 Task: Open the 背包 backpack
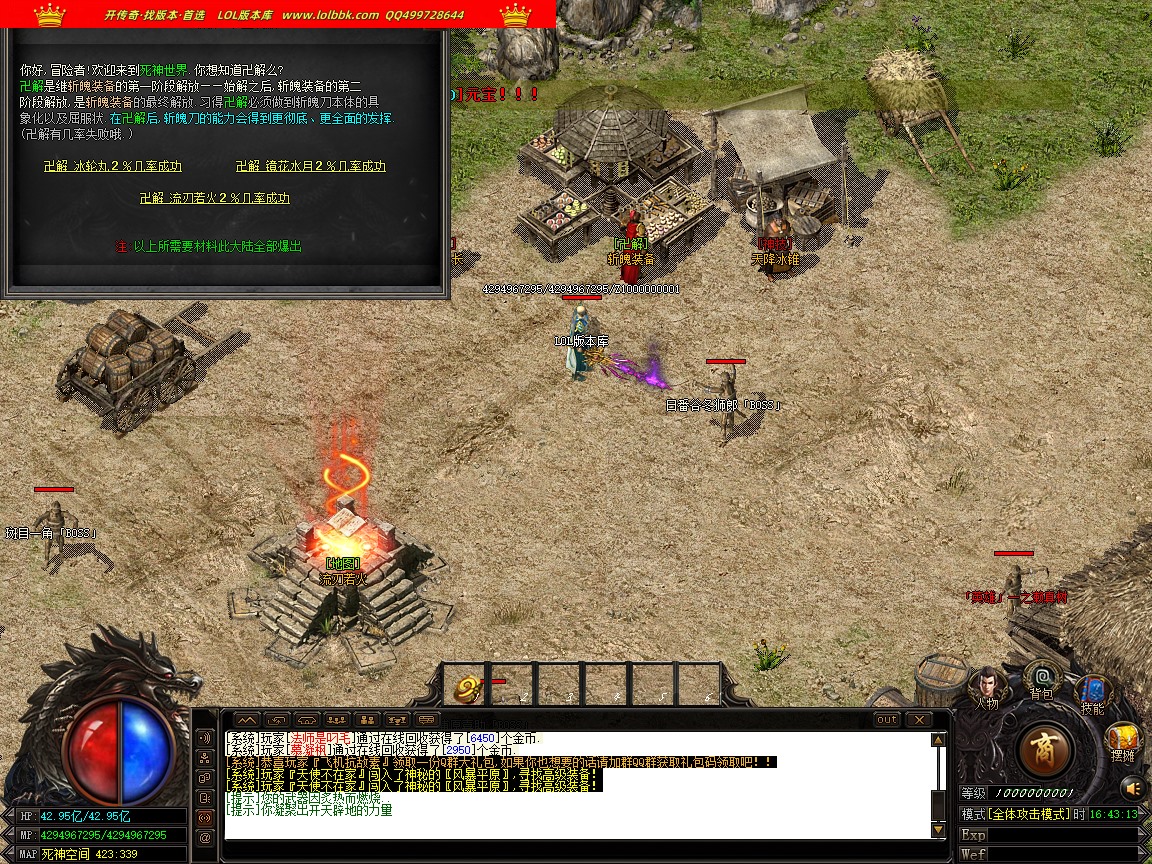tap(1042, 677)
